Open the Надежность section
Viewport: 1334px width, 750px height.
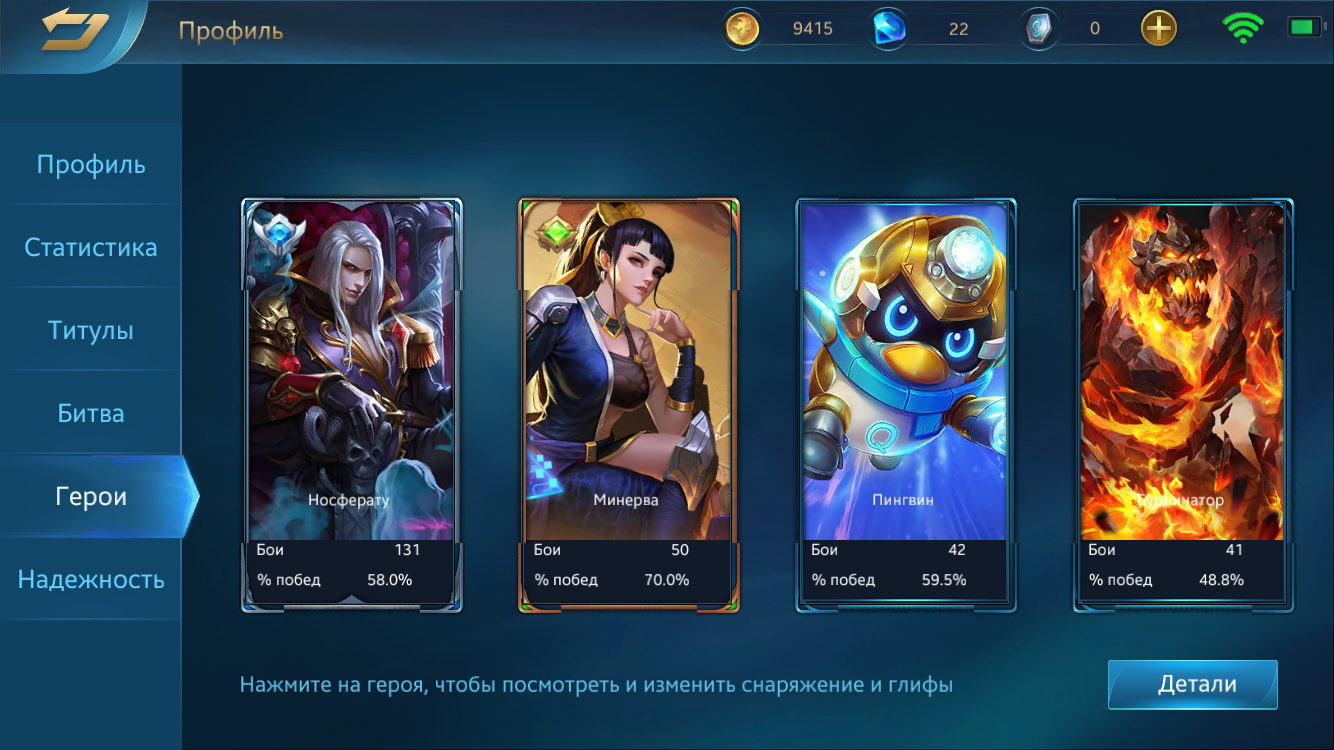click(91, 579)
